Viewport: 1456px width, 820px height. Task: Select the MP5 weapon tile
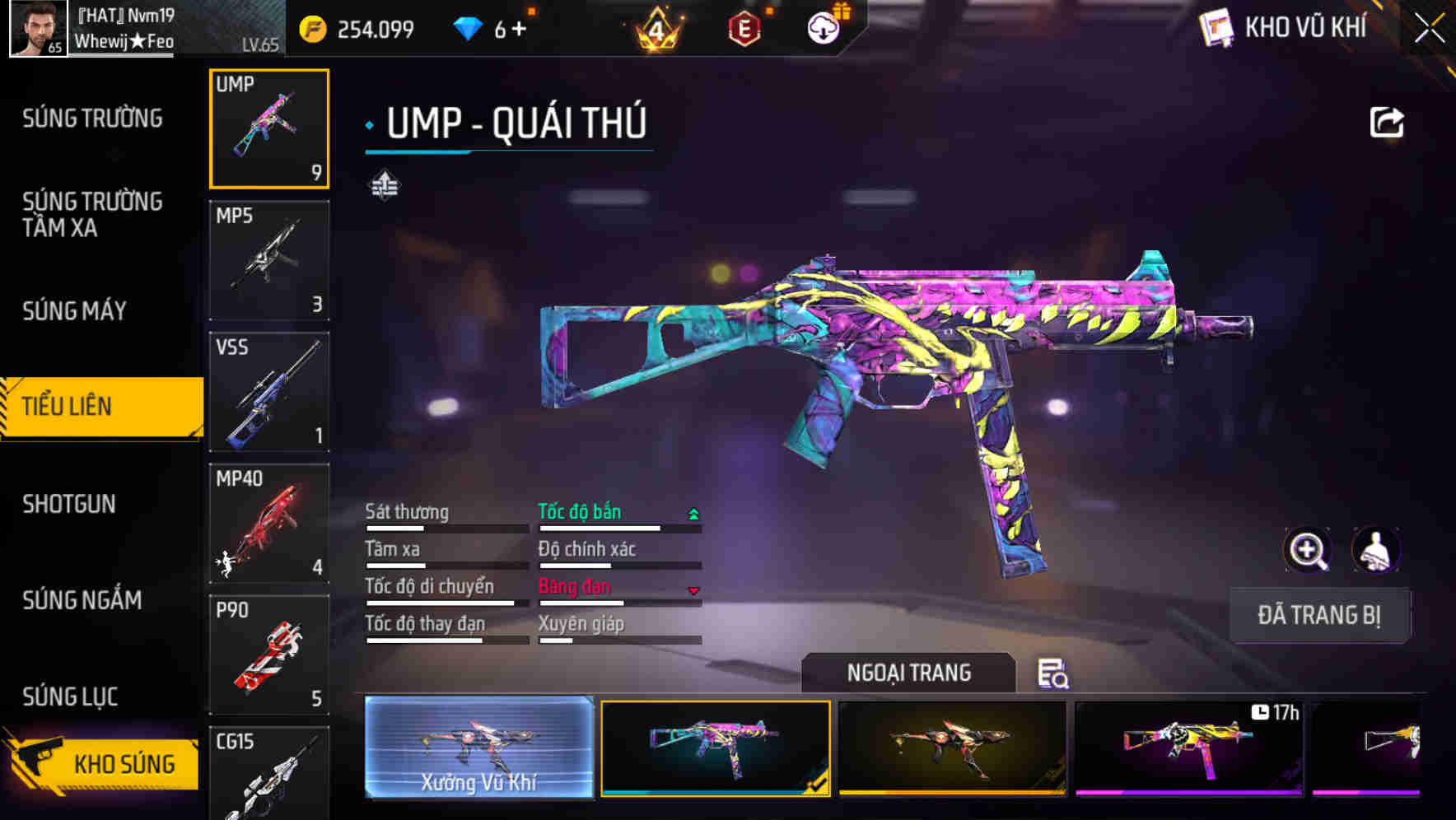pyautogui.click(x=269, y=260)
